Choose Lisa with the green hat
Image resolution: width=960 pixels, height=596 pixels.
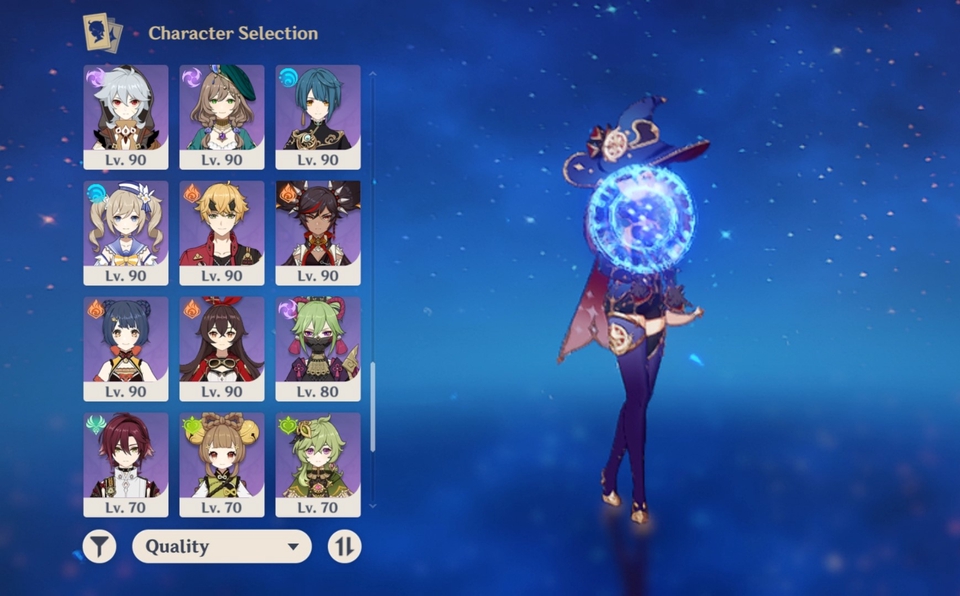click(x=222, y=116)
